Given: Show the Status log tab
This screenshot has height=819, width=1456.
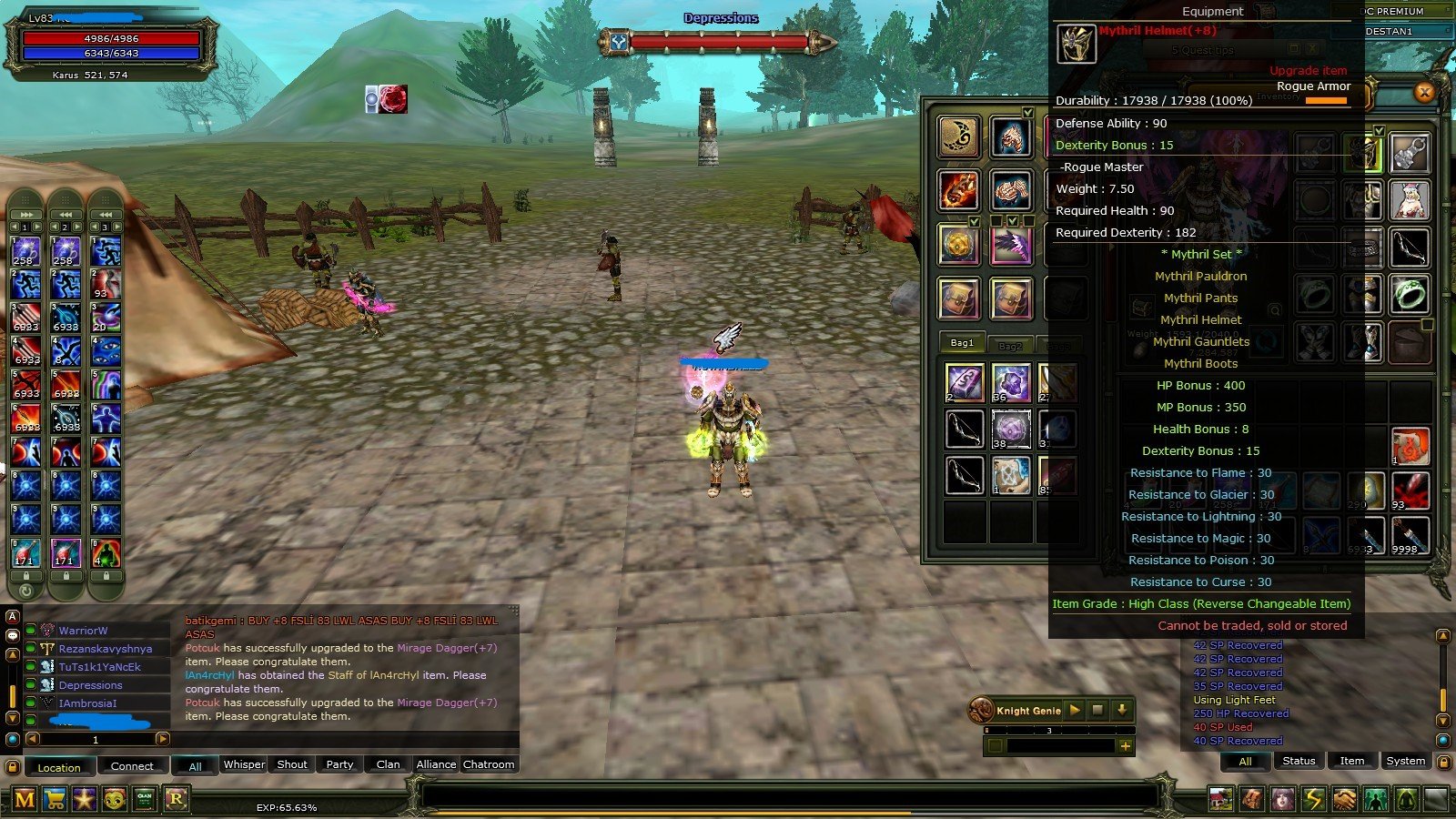Looking at the screenshot, I should pos(1299,761).
